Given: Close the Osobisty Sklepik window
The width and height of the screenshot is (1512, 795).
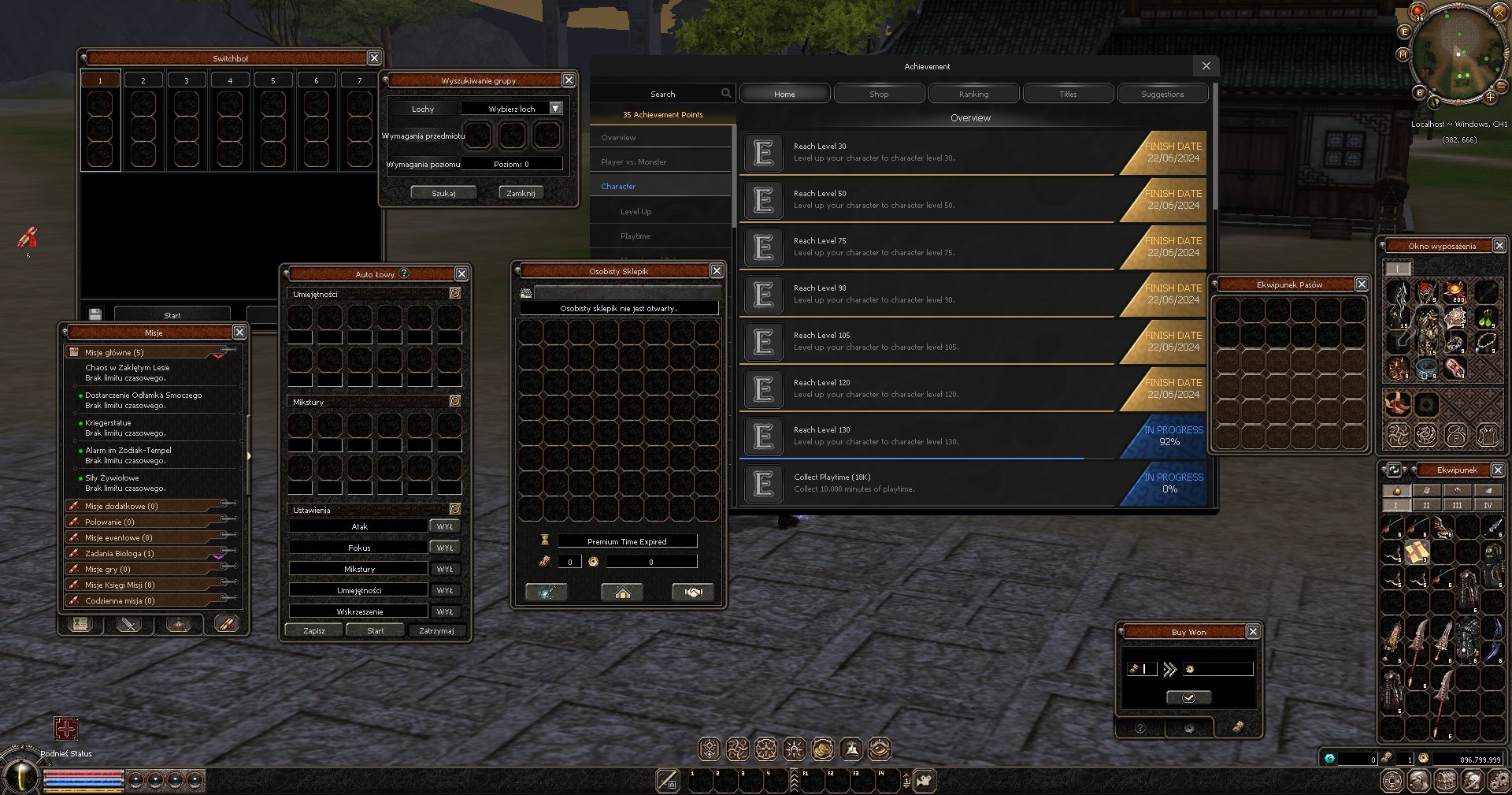Looking at the screenshot, I should click(x=716, y=271).
